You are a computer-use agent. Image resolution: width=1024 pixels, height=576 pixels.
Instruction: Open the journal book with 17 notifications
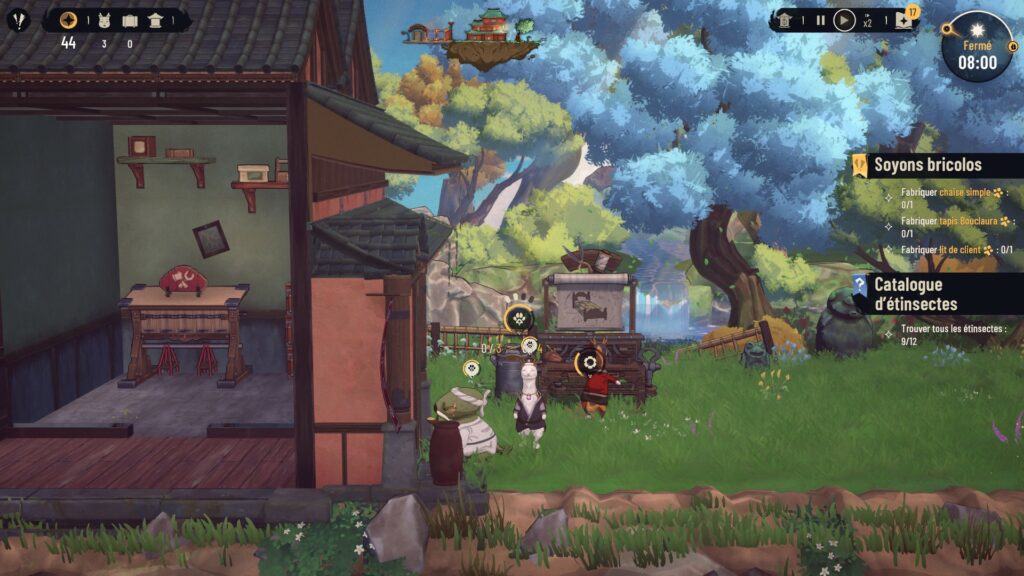[904, 20]
